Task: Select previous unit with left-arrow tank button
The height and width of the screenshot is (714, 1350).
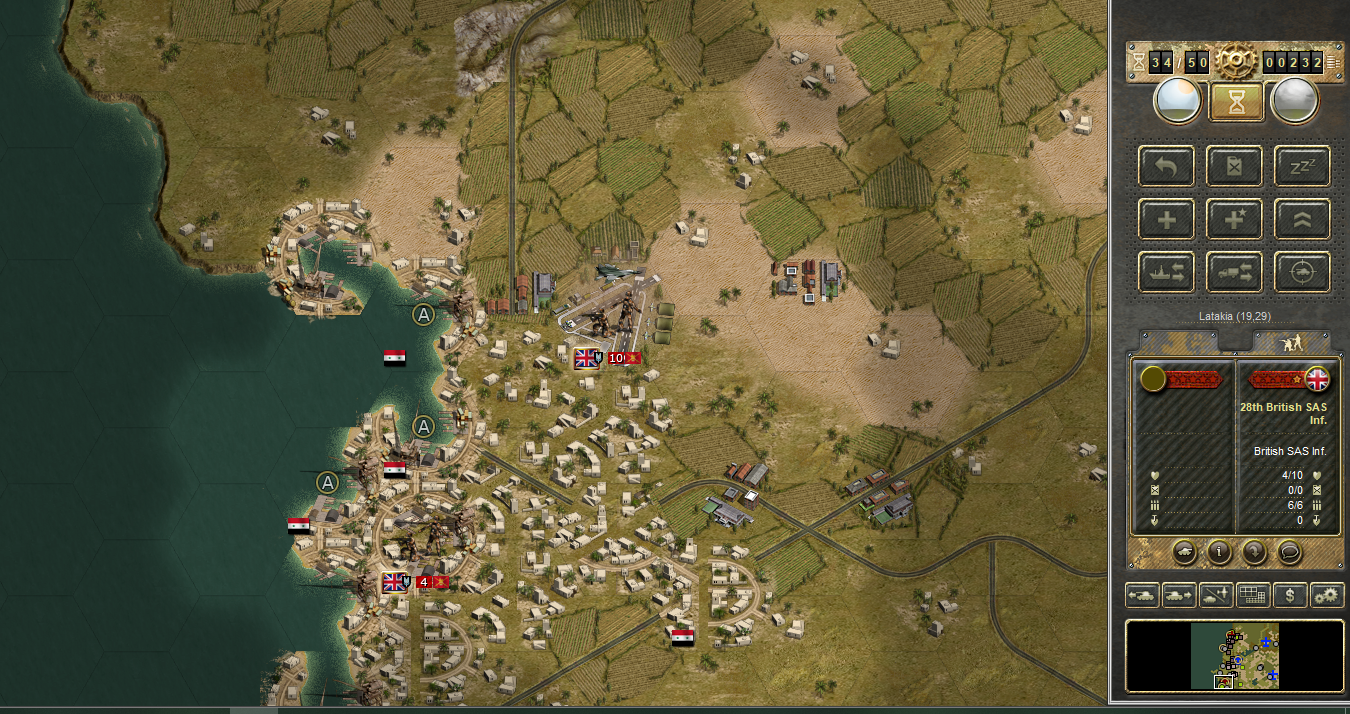Action: 1142,596
